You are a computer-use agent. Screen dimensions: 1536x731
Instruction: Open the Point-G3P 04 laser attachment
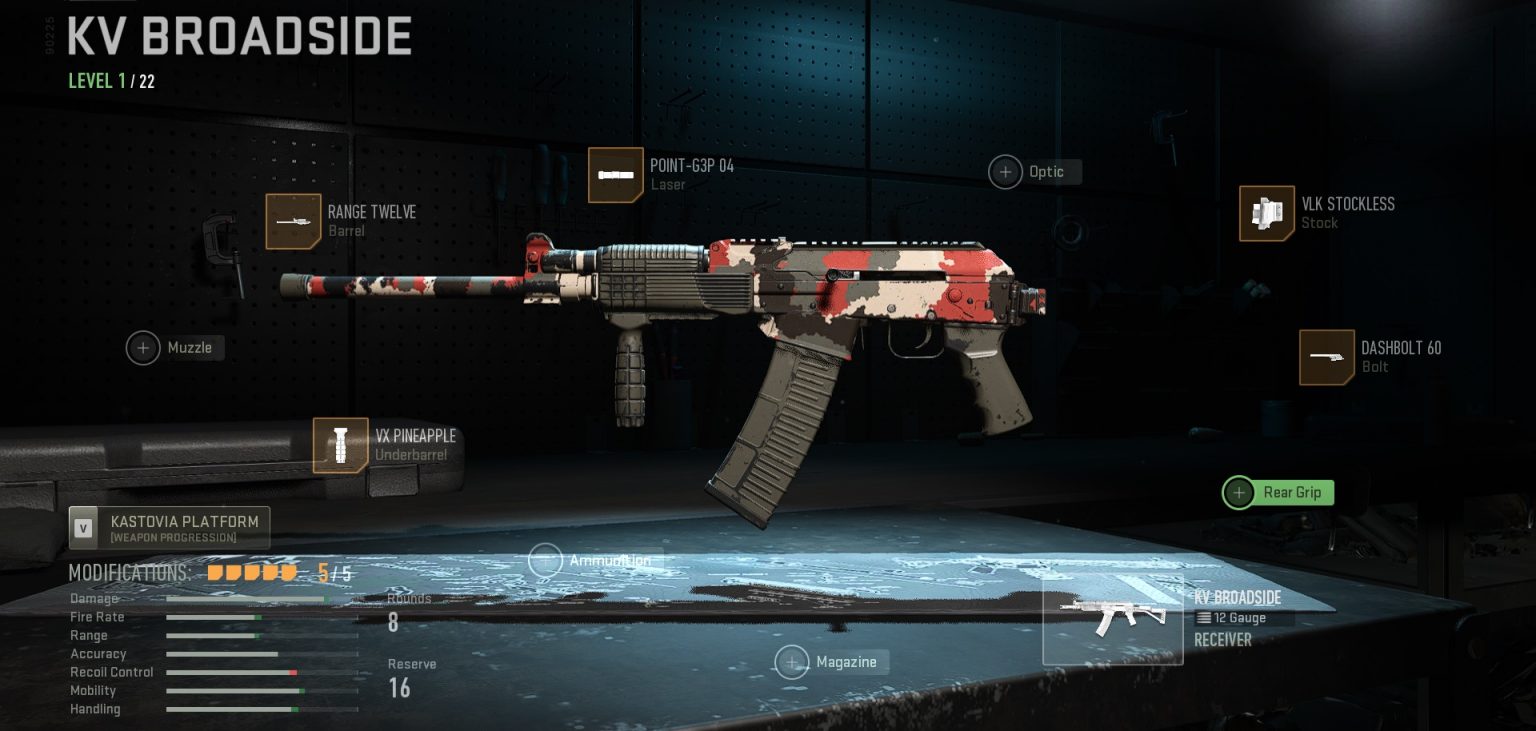click(x=616, y=174)
